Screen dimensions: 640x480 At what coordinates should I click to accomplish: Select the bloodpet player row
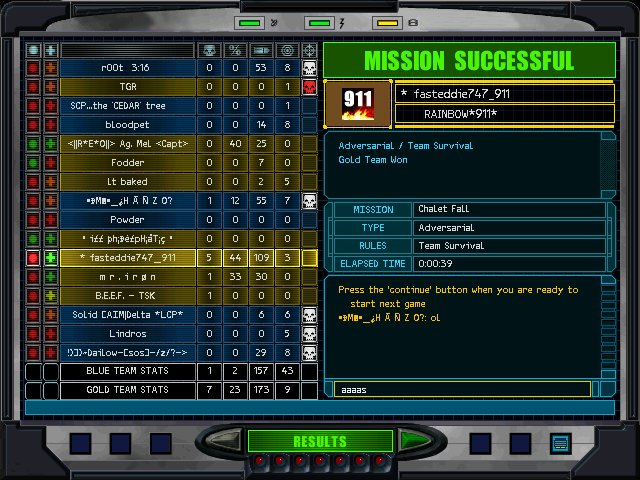(127, 125)
